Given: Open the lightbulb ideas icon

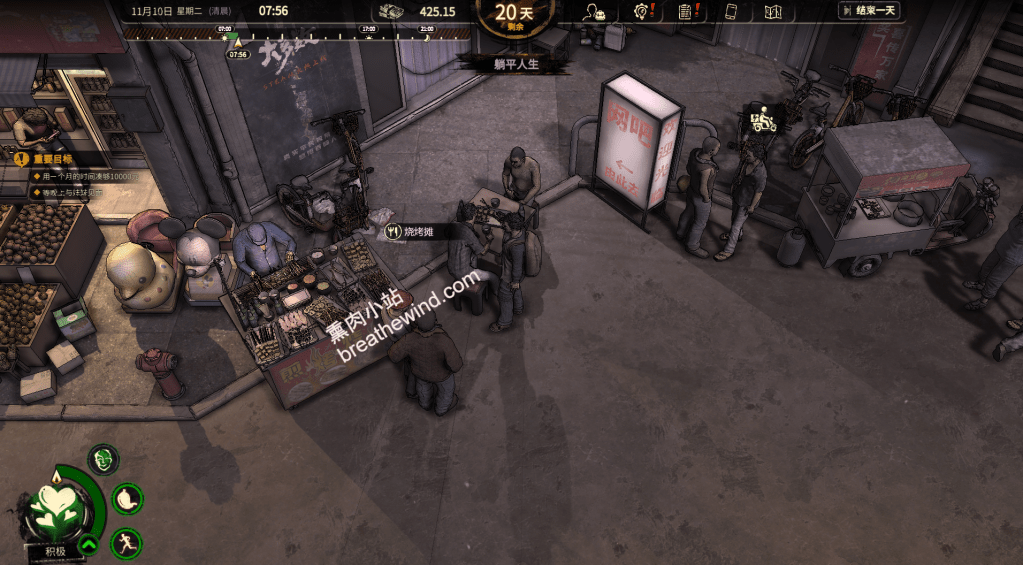Looking at the screenshot, I should coord(642,12).
